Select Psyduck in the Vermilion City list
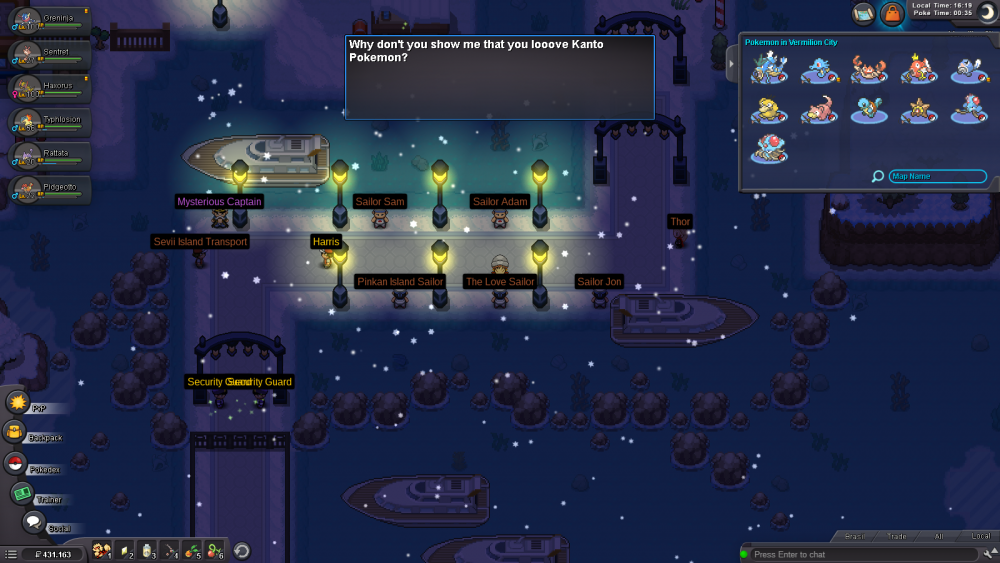This screenshot has height=563, width=1000. 769,109
